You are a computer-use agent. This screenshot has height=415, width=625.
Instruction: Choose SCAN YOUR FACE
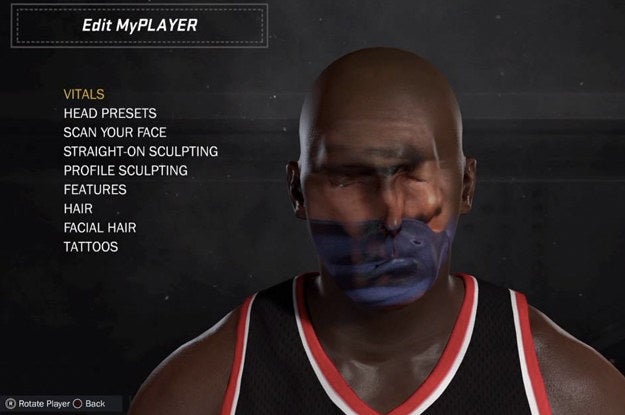pyautogui.click(x=115, y=132)
